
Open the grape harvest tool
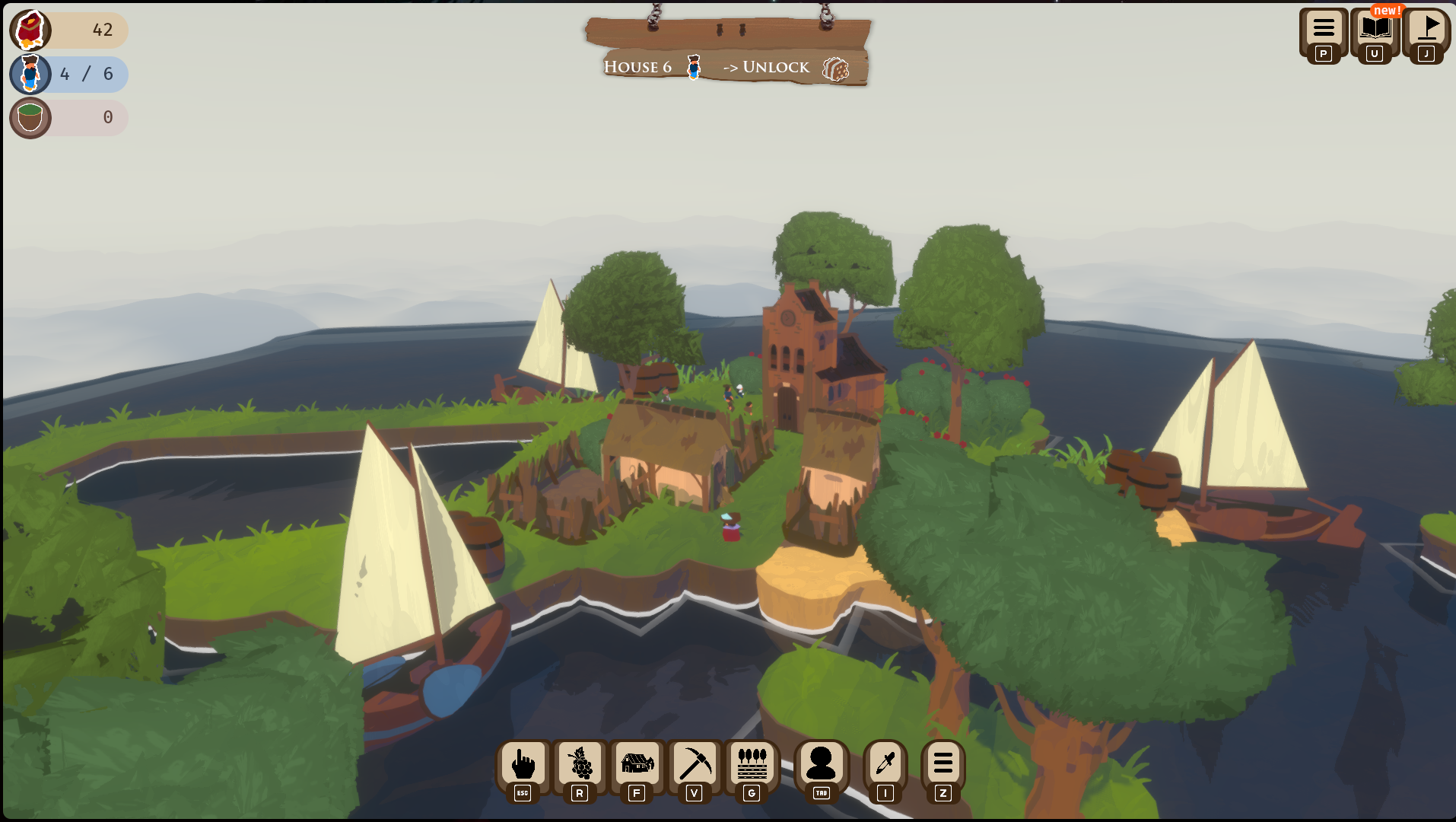pyautogui.click(x=580, y=764)
